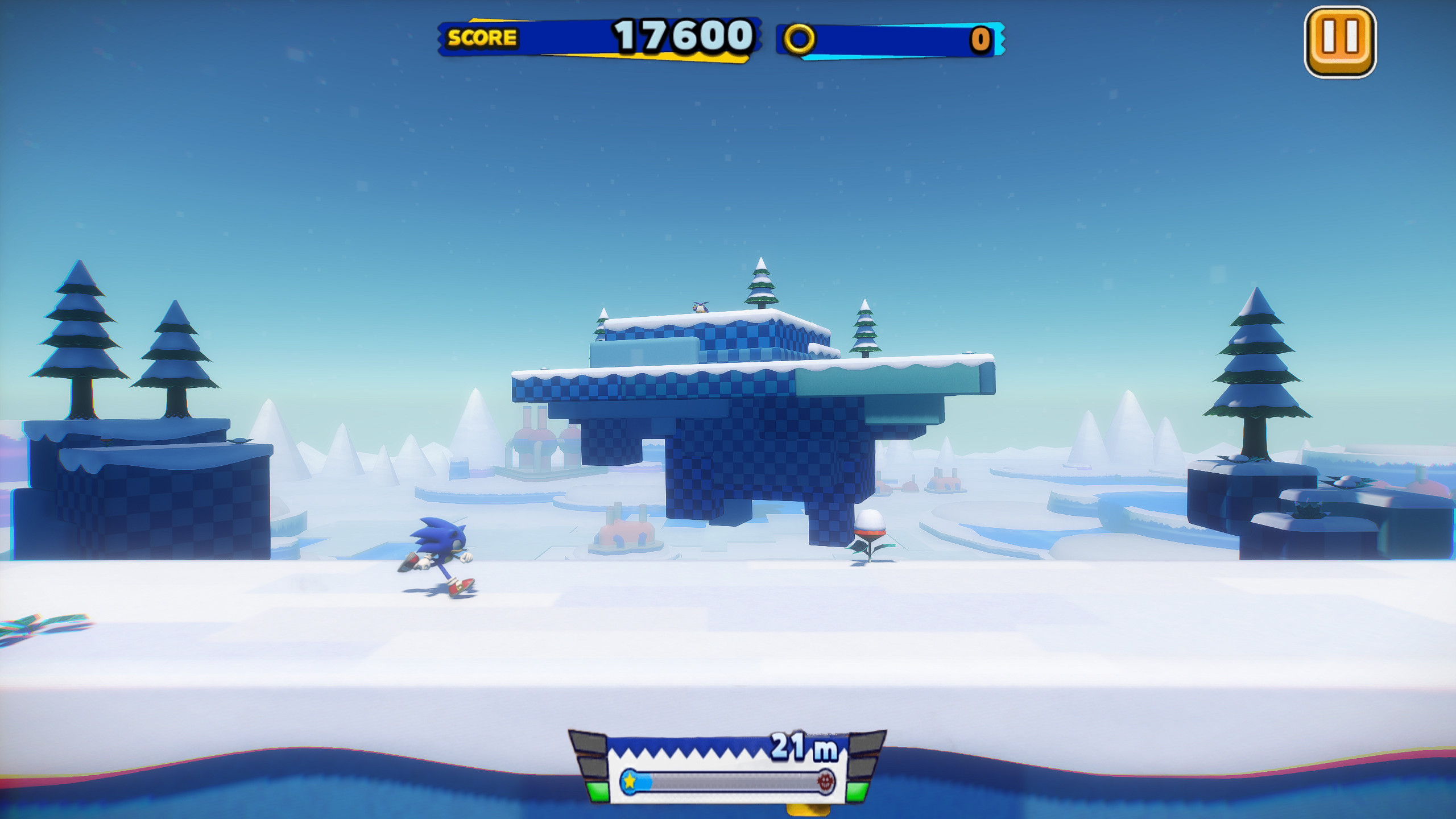This screenshot has height=819, width=1456.
Task: Click the Eggman icon at the progress bar's end
Action: coord(827,784)
